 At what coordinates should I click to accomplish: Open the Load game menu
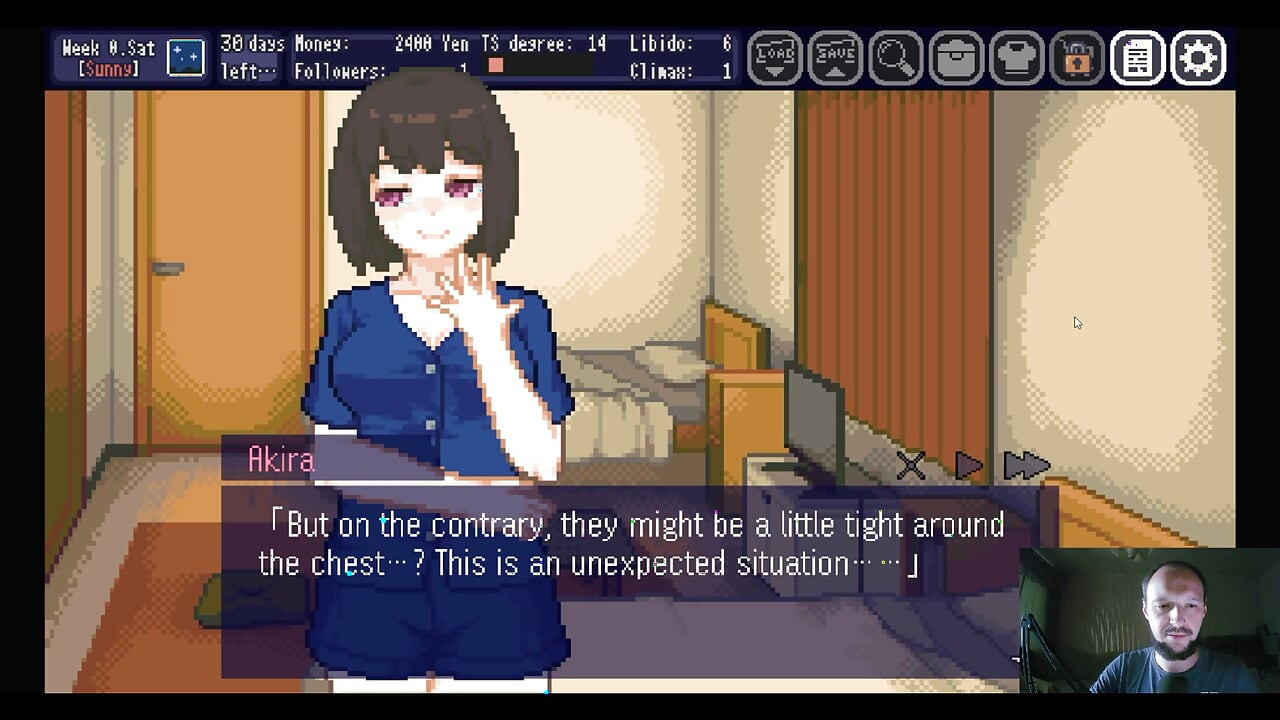(x=775, y=58)
